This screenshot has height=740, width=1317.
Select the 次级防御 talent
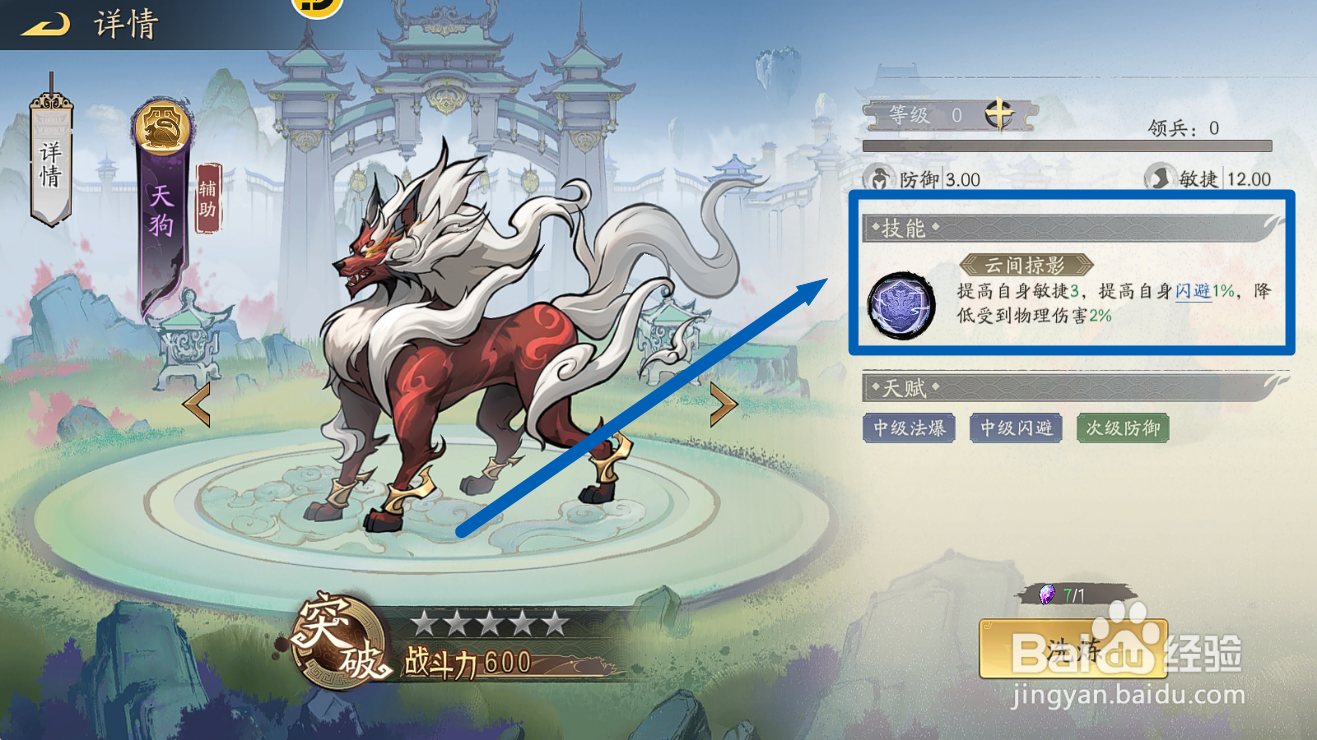coord(1122,428)
